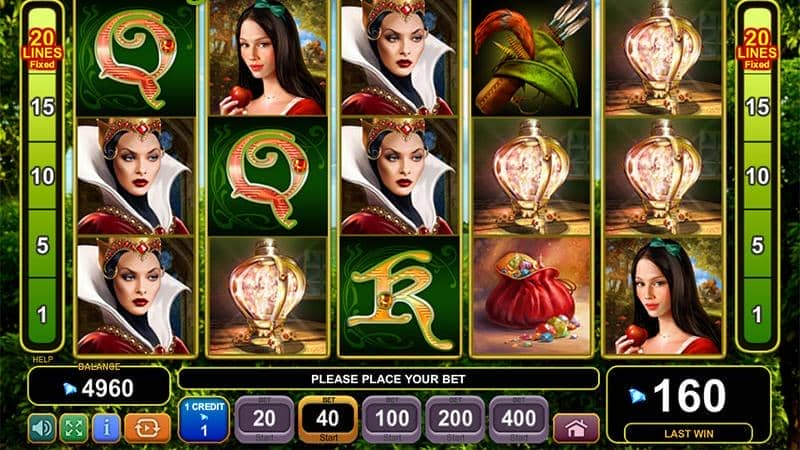Start a spin with bet 20

tap(263, 420)
